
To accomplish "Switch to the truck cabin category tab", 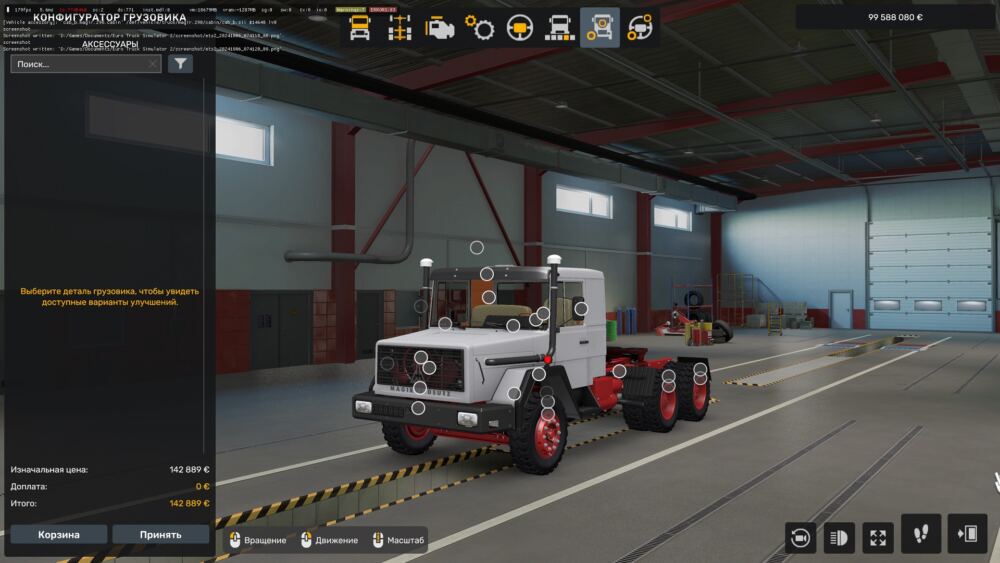I will click(x=359, y=28).
